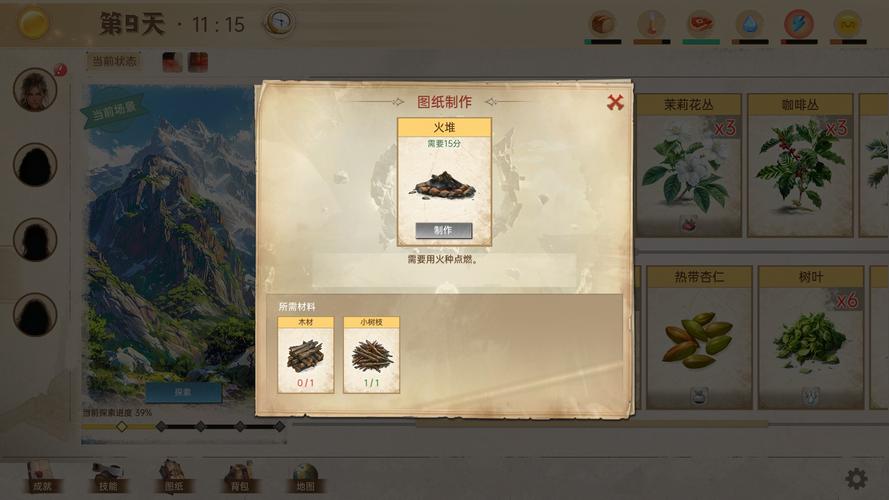Select the 小树枝 twigs material slot
The width and height of the screenshot is (889, 500).
pyautogui.click(x=371, y=355)
